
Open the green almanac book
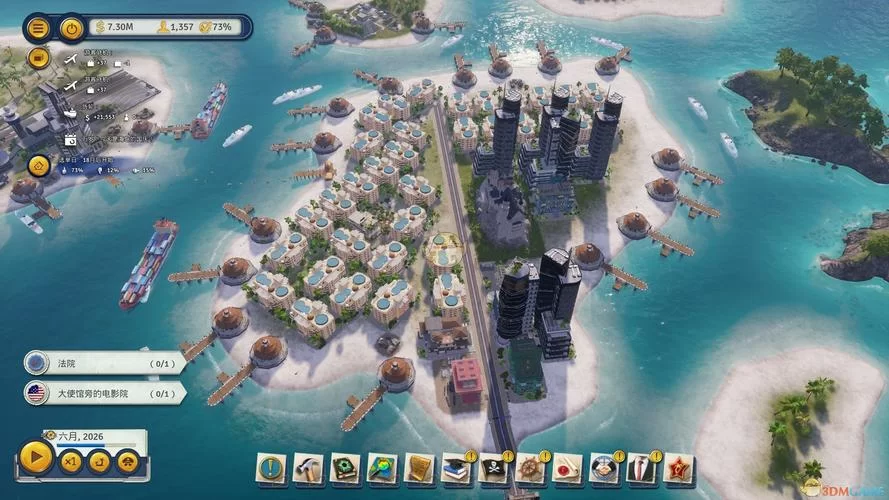click(345, 467)
